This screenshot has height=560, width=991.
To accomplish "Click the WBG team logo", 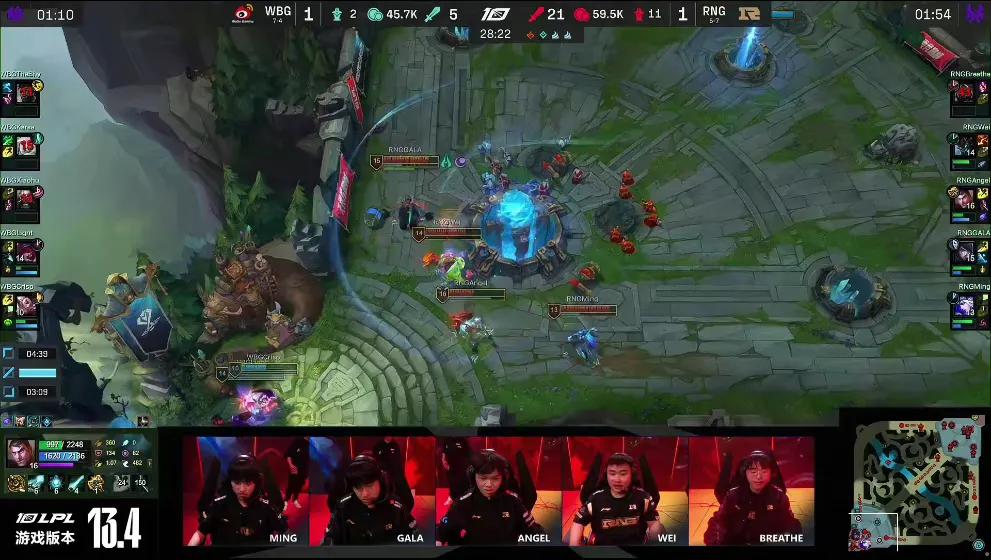I will coord(245,13).
